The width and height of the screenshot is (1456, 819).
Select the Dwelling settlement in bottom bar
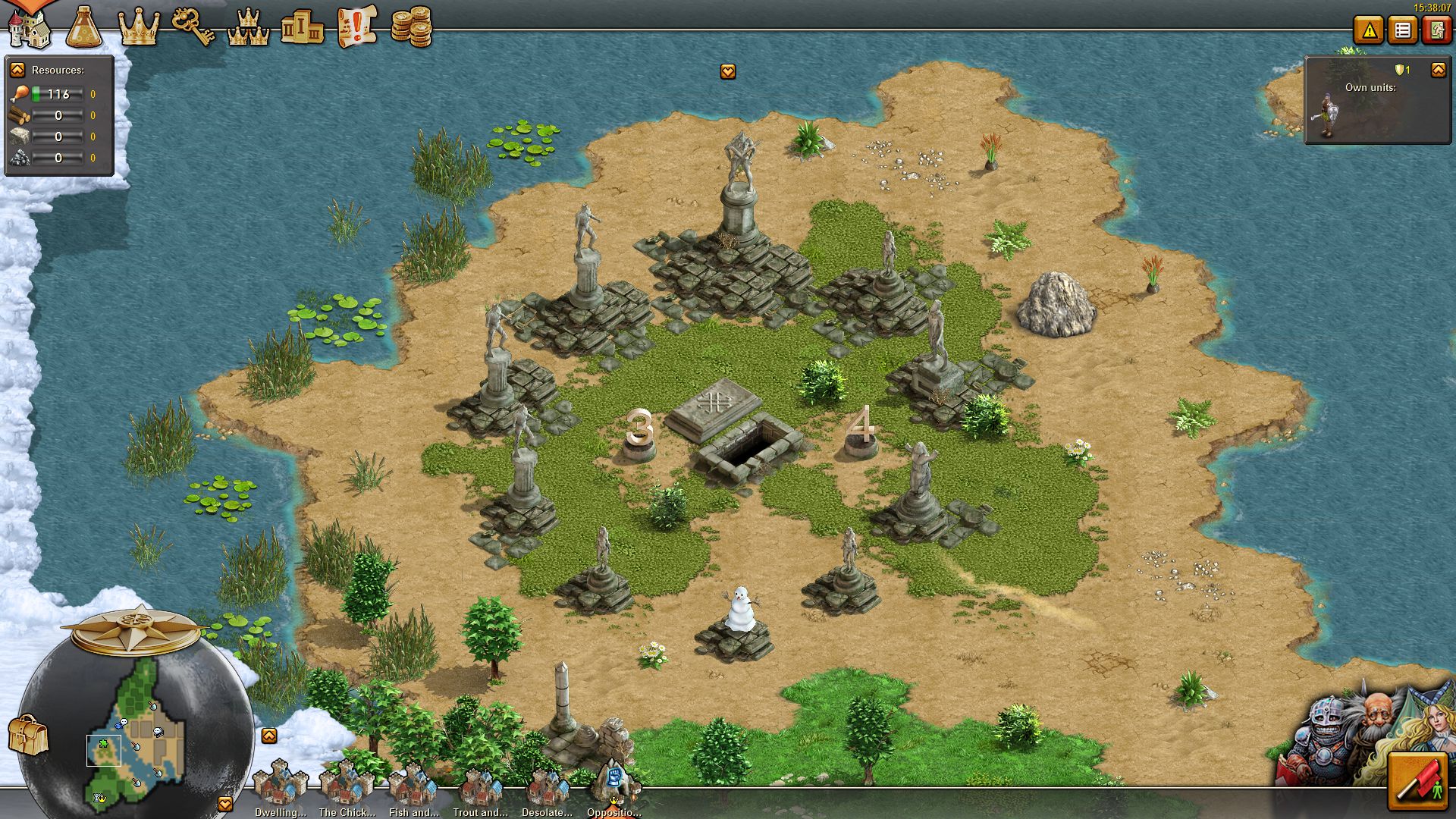(280, 789)
